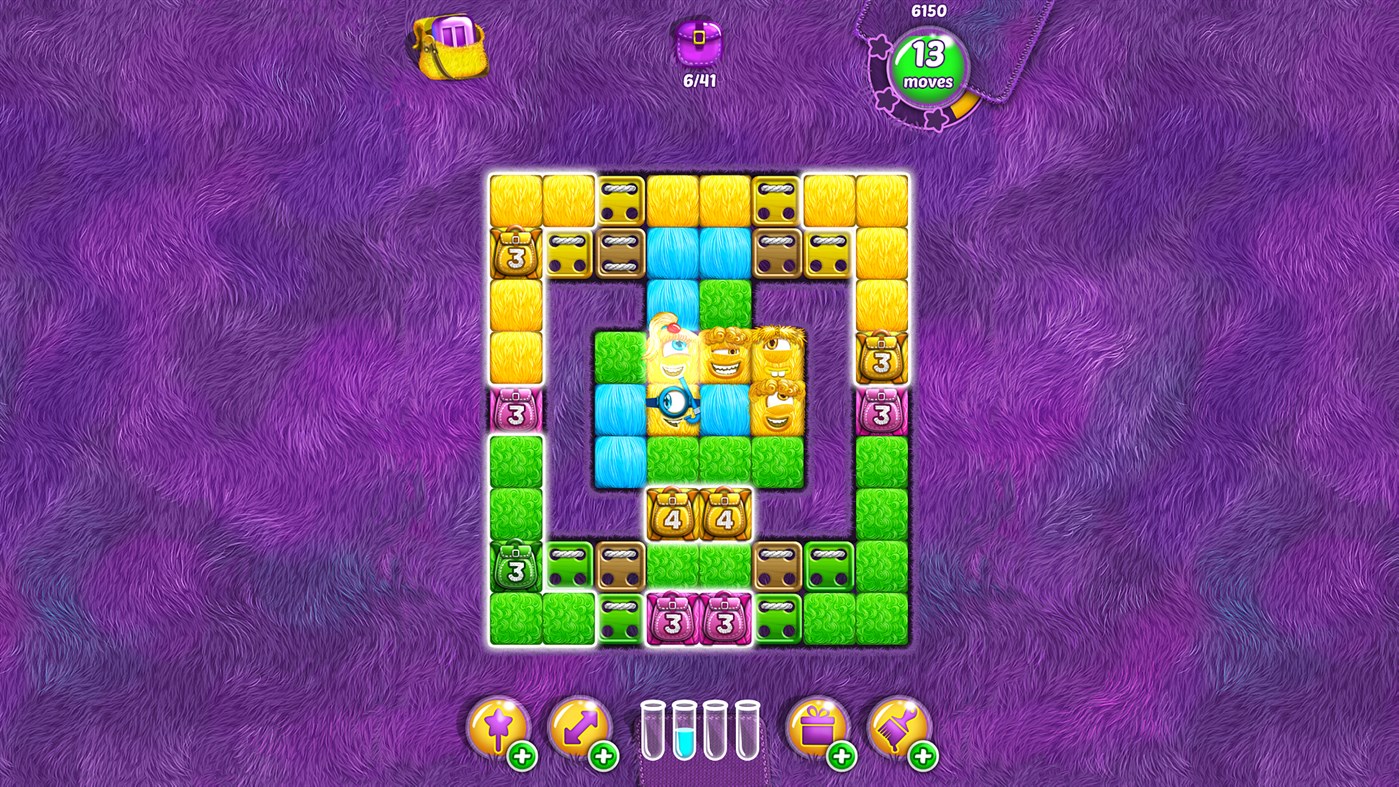This screenshot has width=1399, height=787.
Task: Tap the 6150 score display
Action: pos(927,9)
